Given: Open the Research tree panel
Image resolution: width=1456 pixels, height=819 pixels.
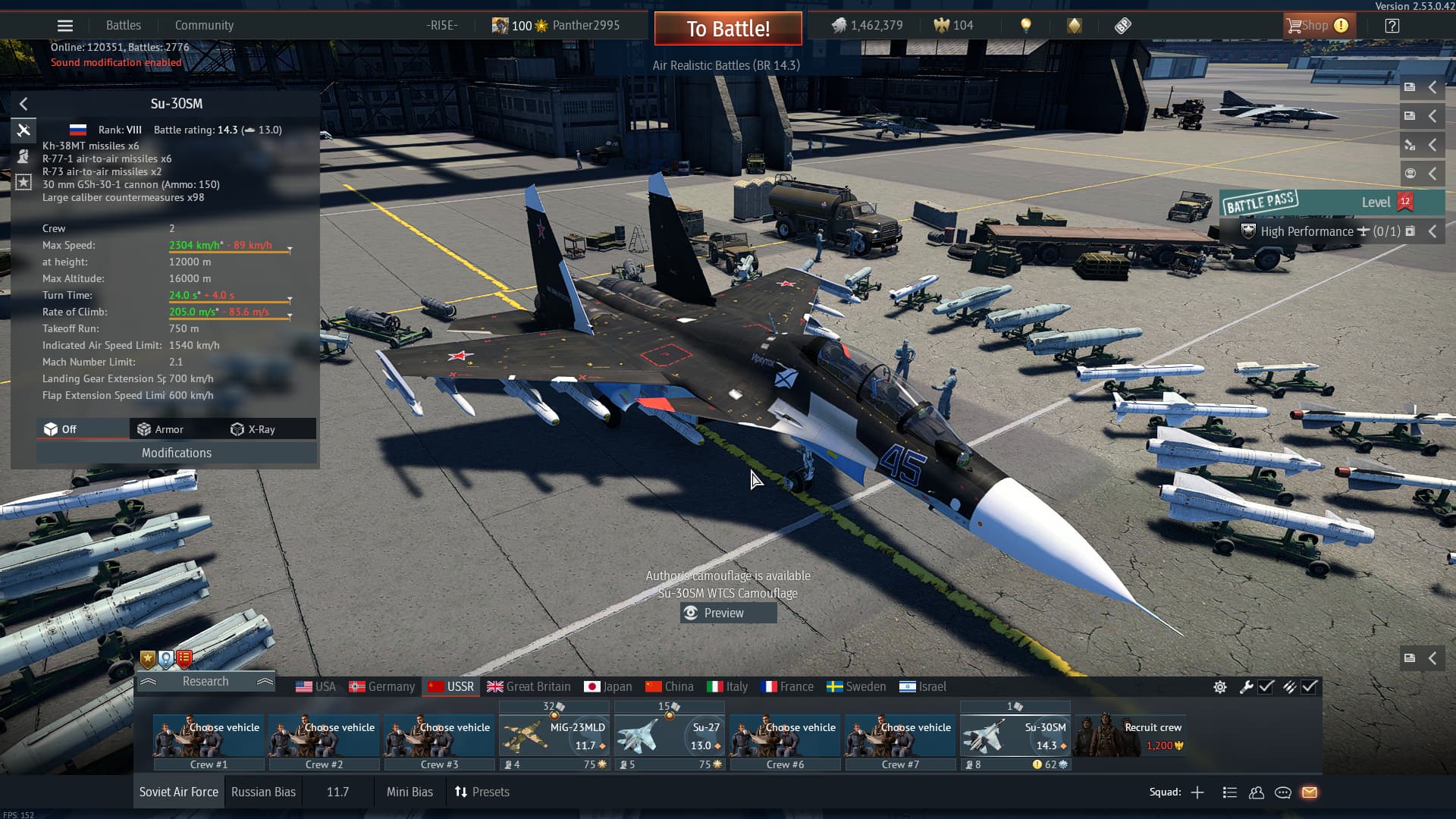Looking at the screenshot, I should 205,681.
